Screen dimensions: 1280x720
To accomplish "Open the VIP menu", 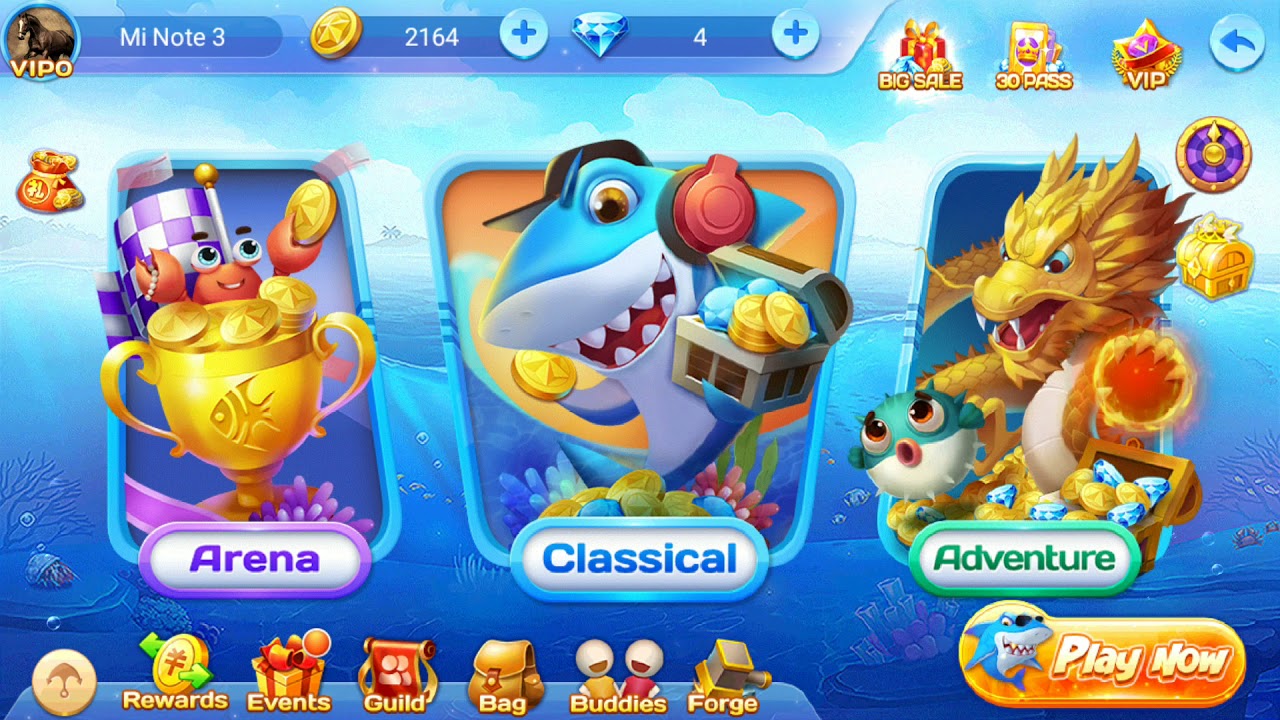I will pyautogui.click(x=1146, y=55).
